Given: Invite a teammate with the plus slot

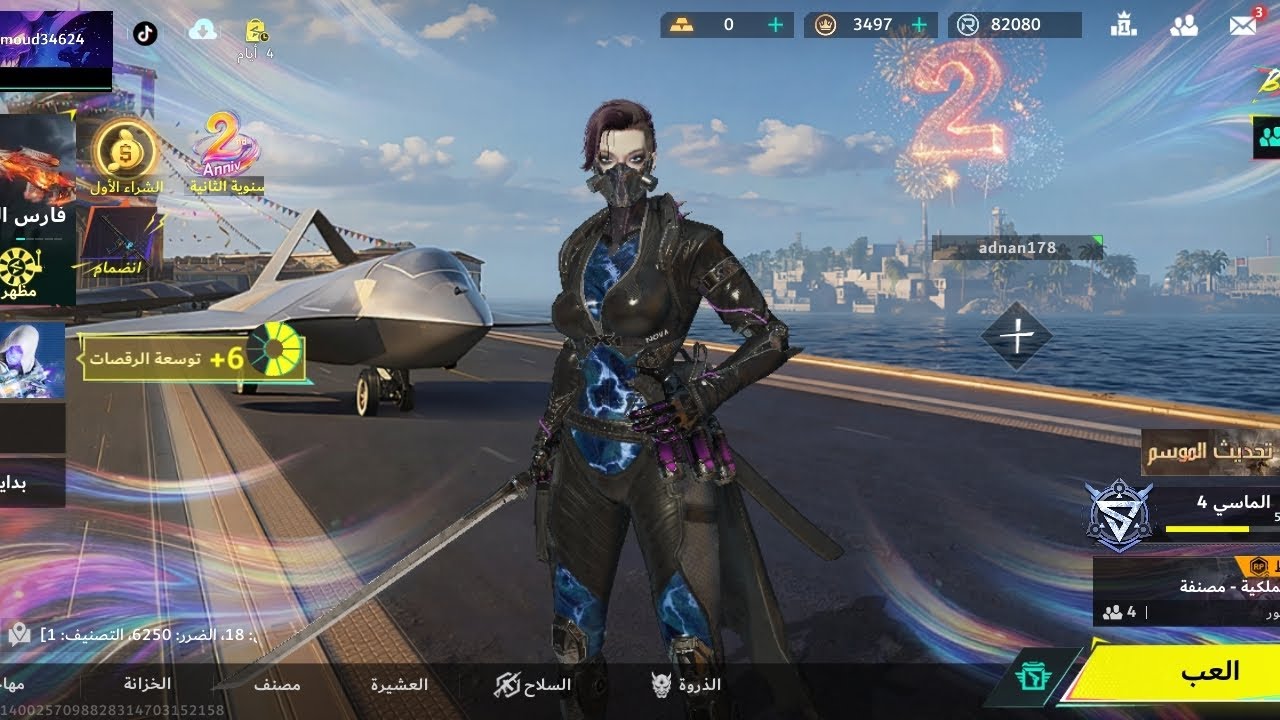Looking at the screenshot, I should click(x=1016, y=337).
